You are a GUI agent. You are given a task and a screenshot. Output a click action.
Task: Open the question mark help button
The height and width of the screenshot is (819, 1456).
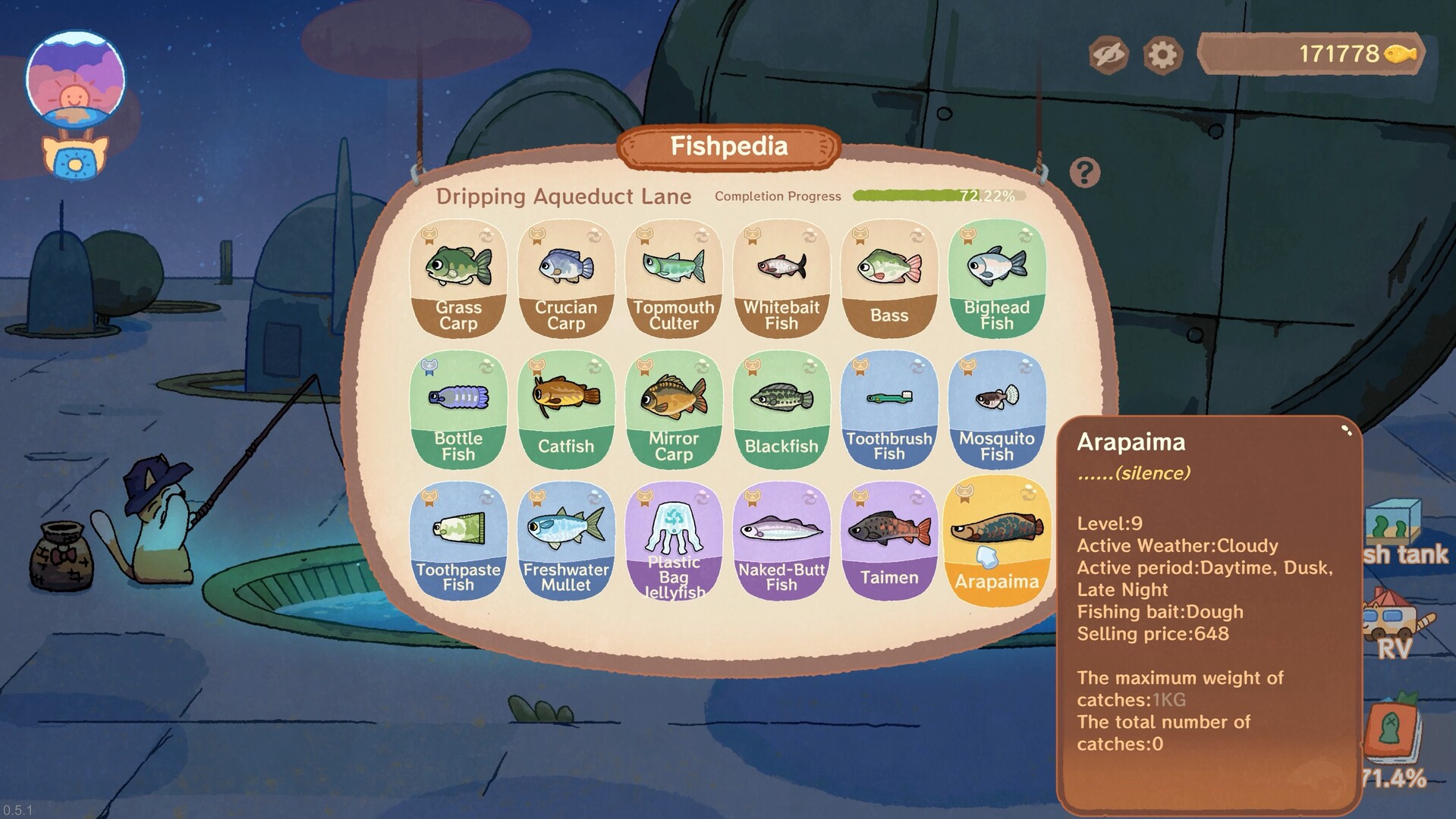click(x=1085, y=173)
